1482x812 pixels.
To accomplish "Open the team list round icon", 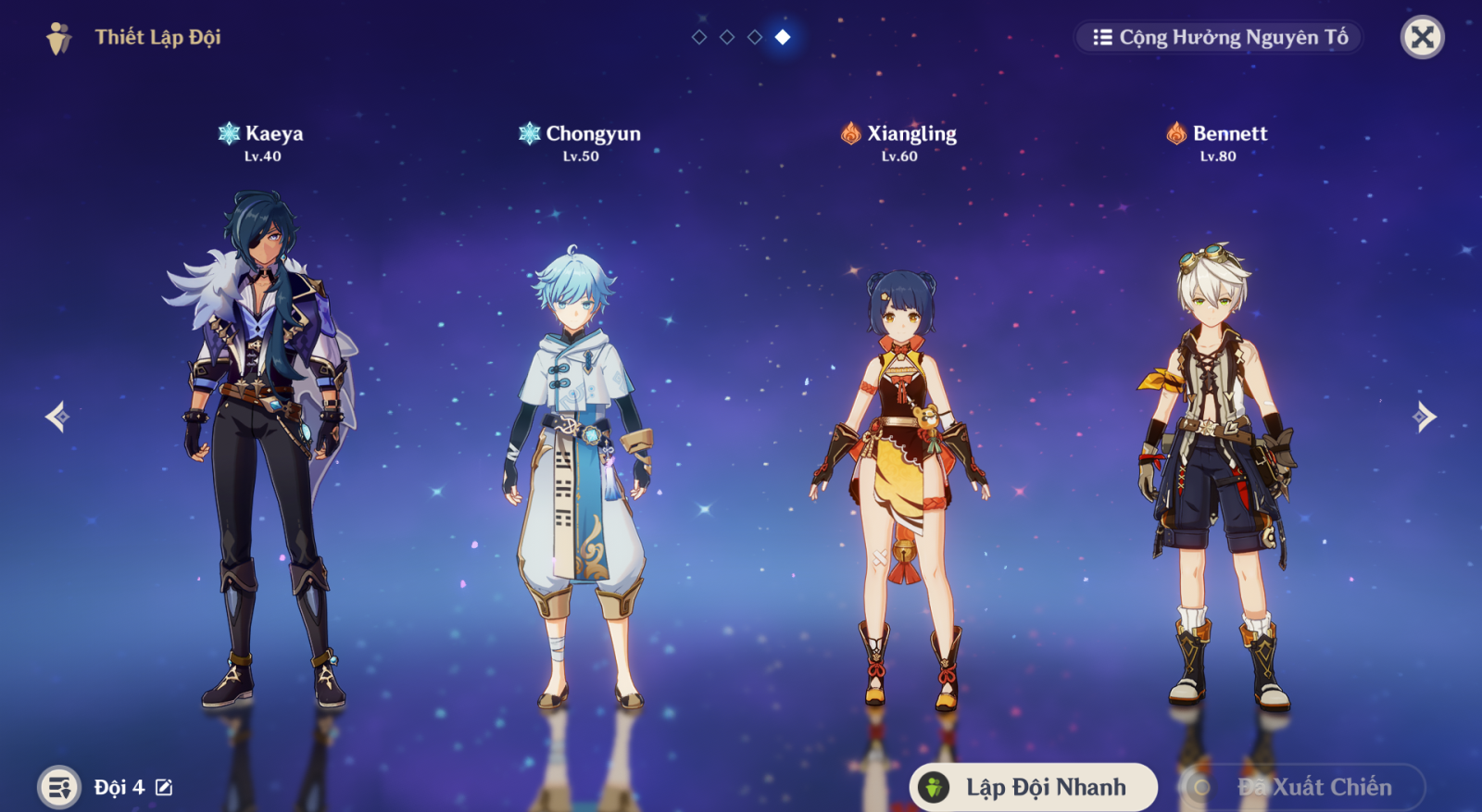I will [x=59, y=787].
